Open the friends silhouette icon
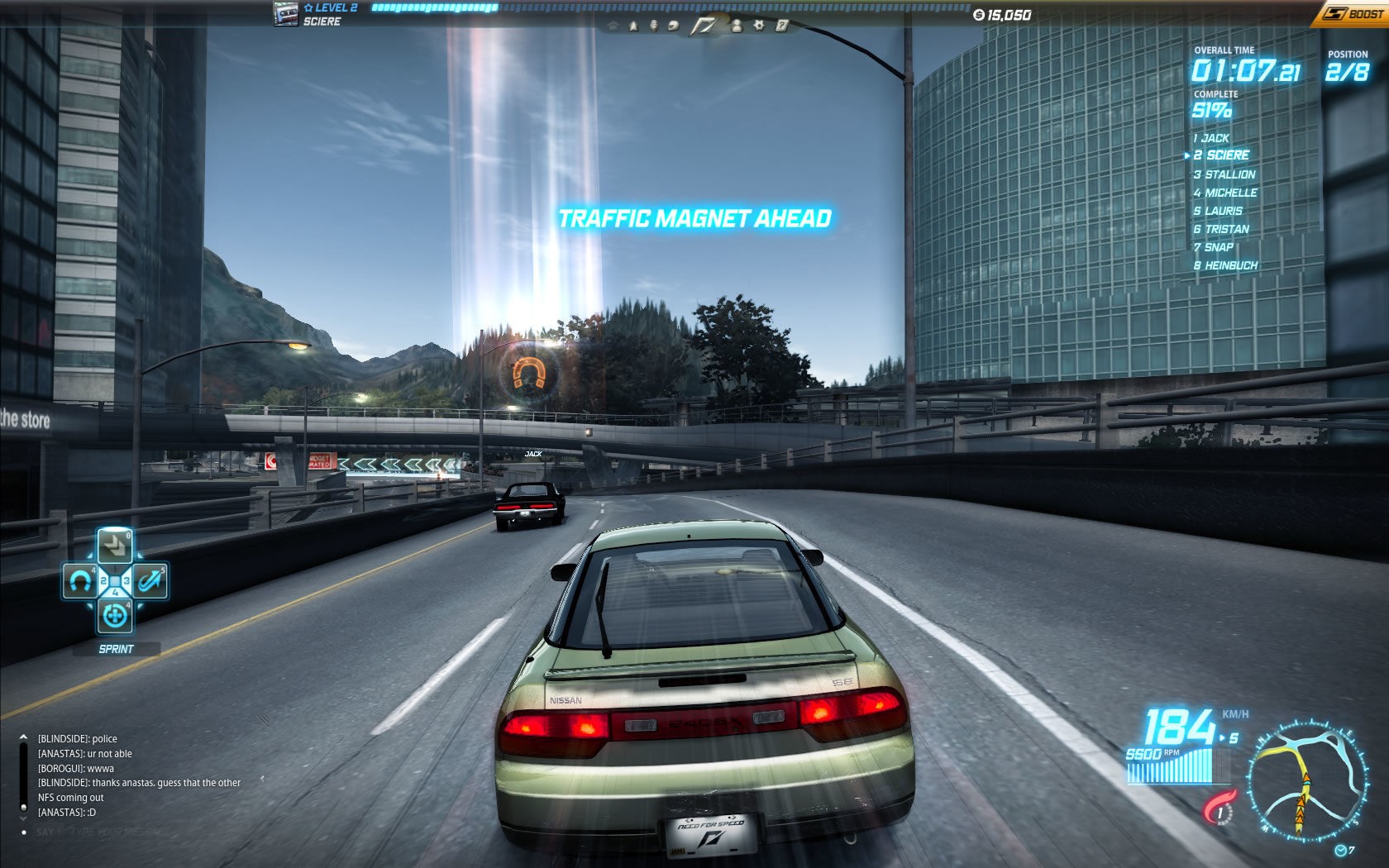Screen dimensions: 1389x868 [x=736, y=26]
